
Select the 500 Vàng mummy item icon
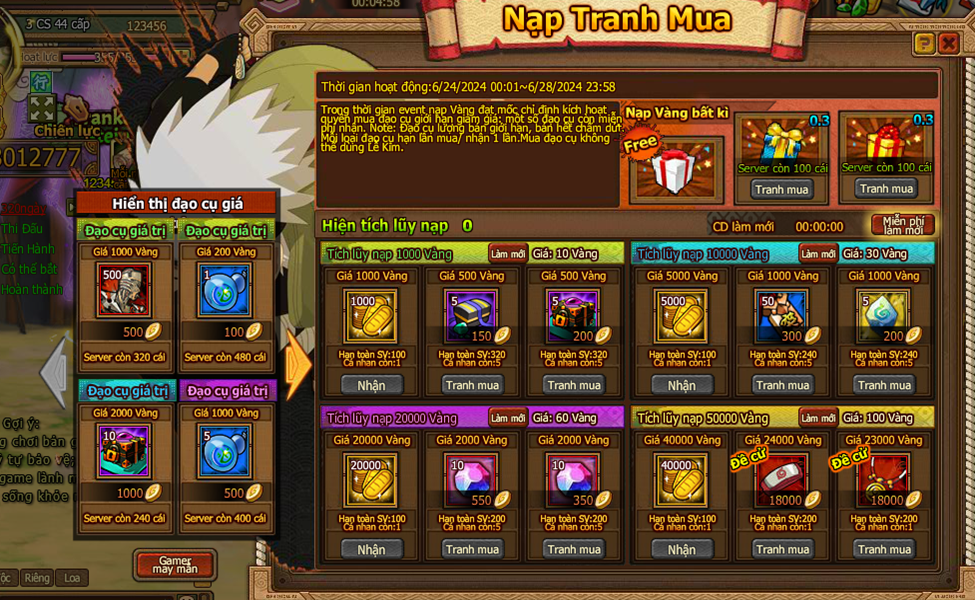(x=126, y=291)
